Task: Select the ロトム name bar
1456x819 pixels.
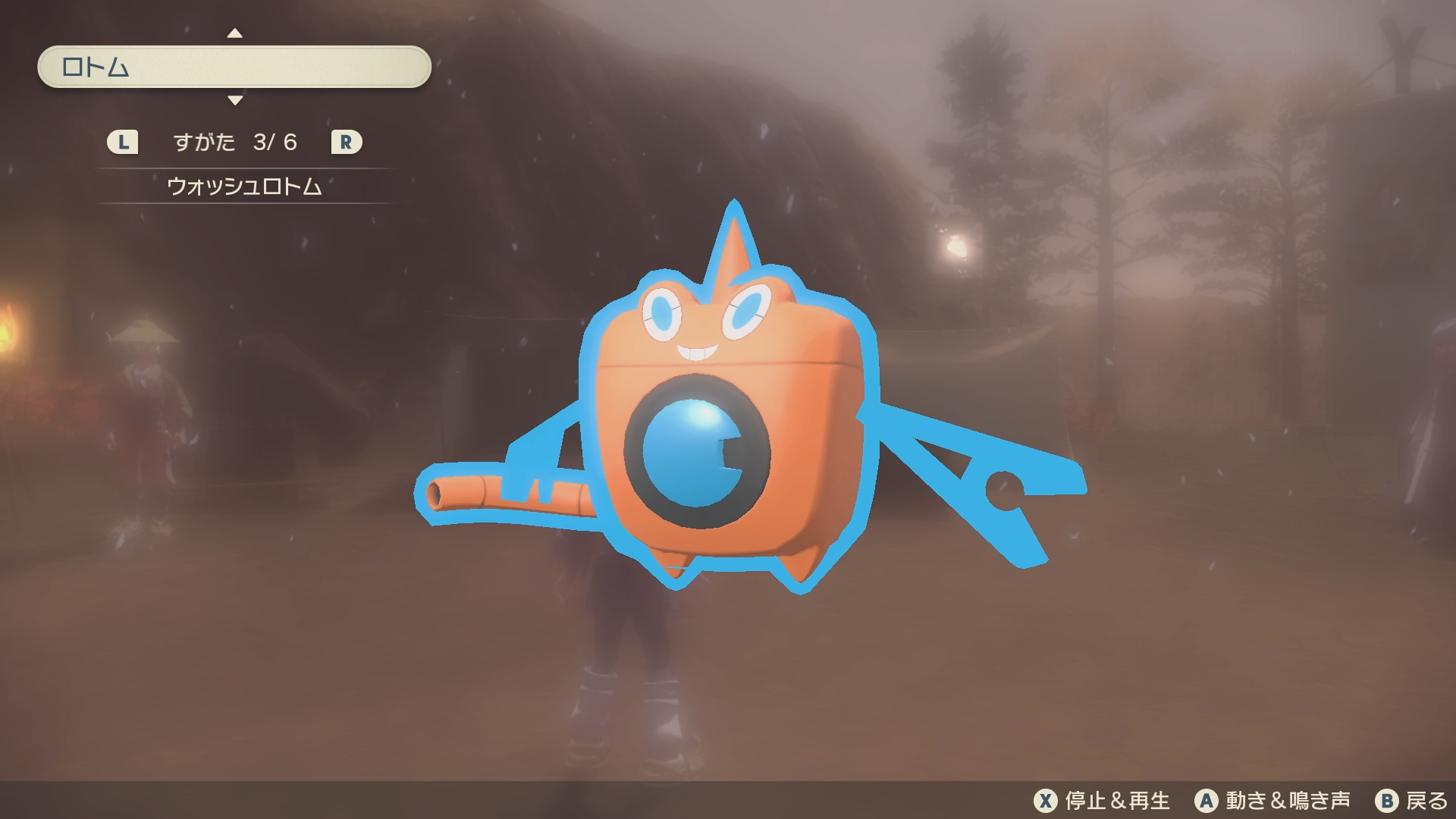Action: coord(234,67)
